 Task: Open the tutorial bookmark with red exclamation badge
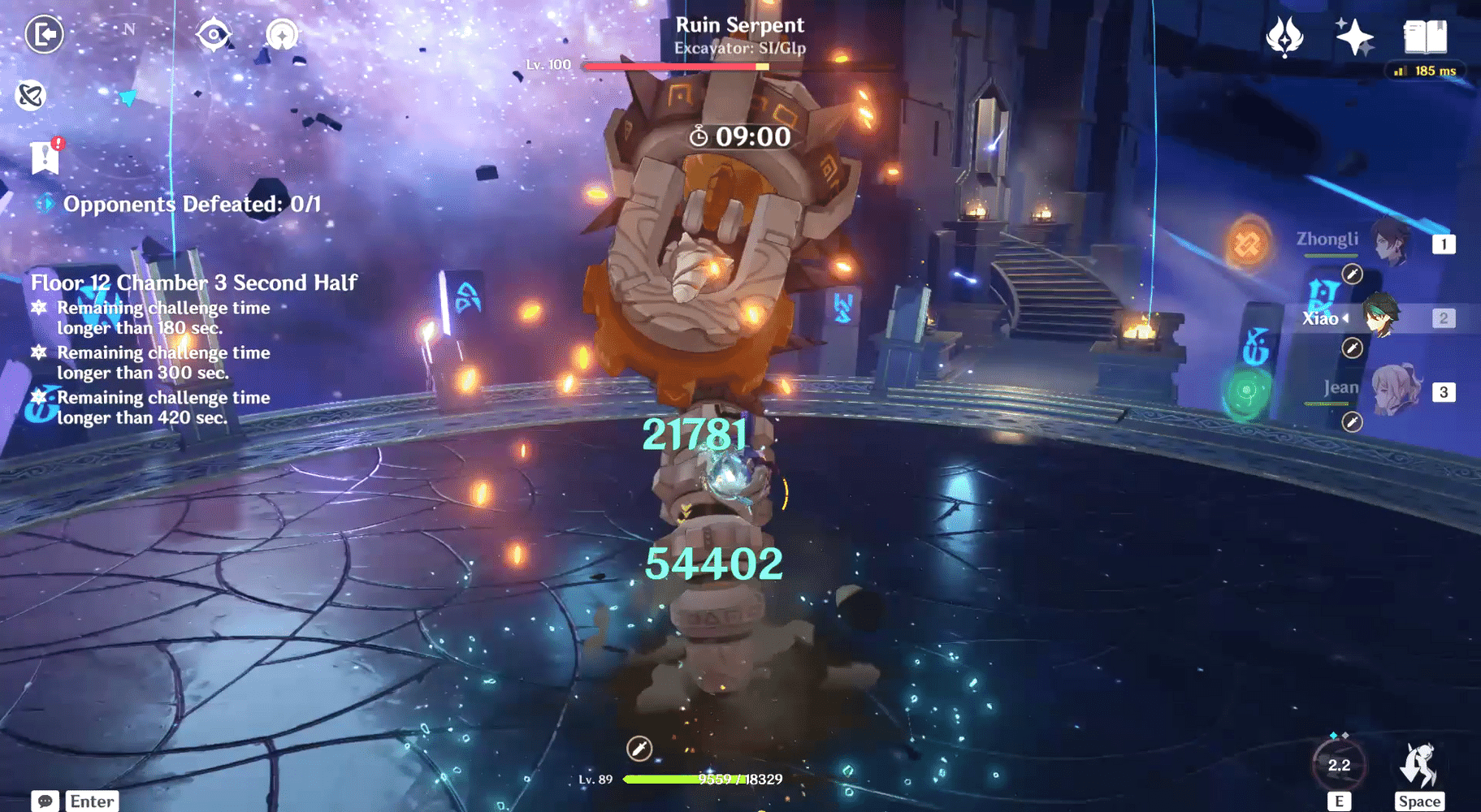point(45,157)
